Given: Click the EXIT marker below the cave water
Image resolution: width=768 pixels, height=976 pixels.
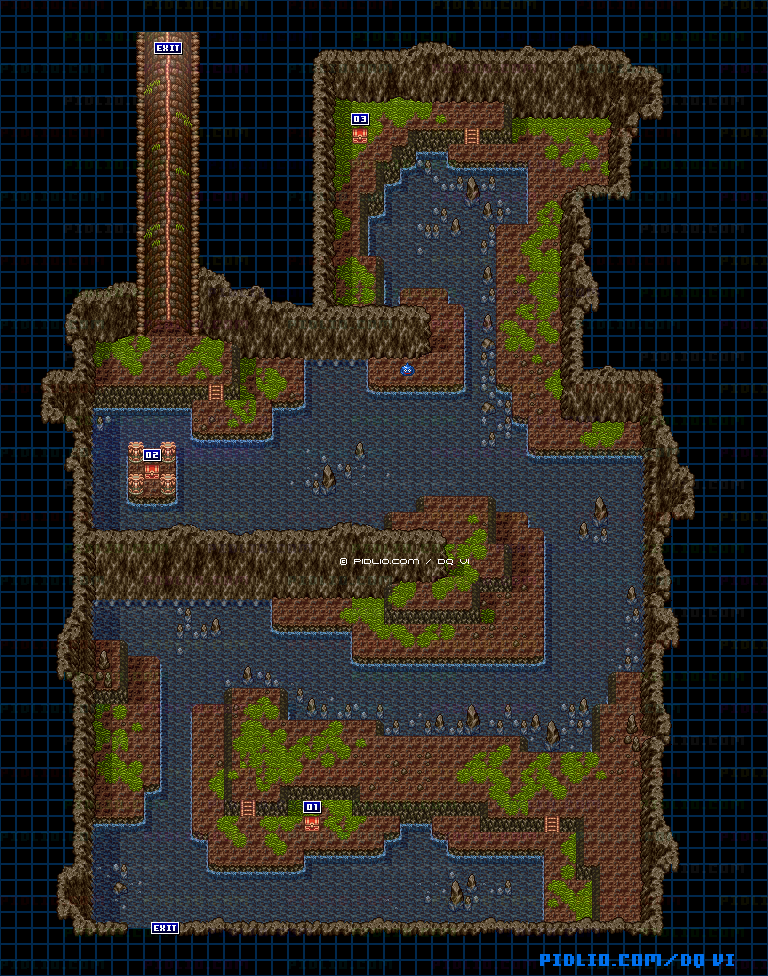Looking at the screenshot, I should (165, 928).
